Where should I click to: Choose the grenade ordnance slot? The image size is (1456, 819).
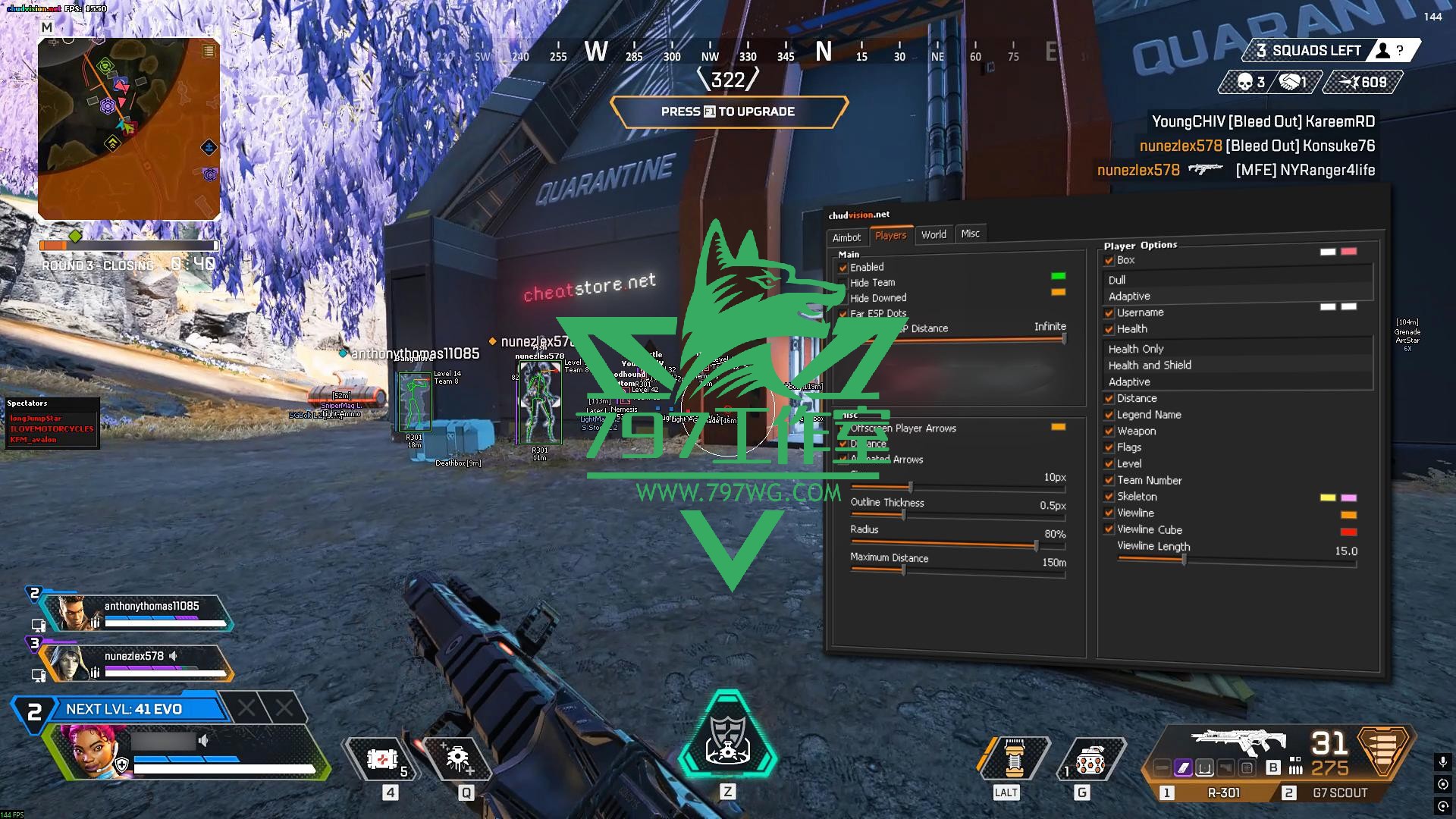click(x=1090, y=761)
